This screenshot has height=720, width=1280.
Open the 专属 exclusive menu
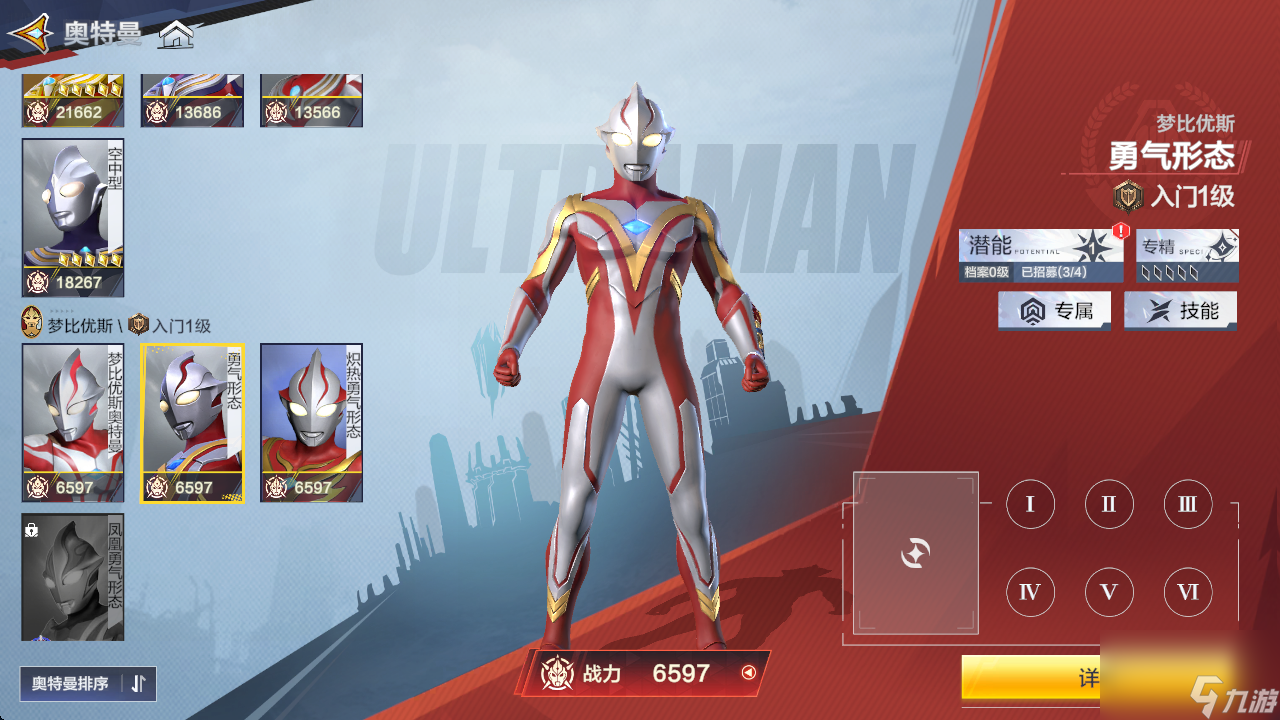pos(1054,311)
